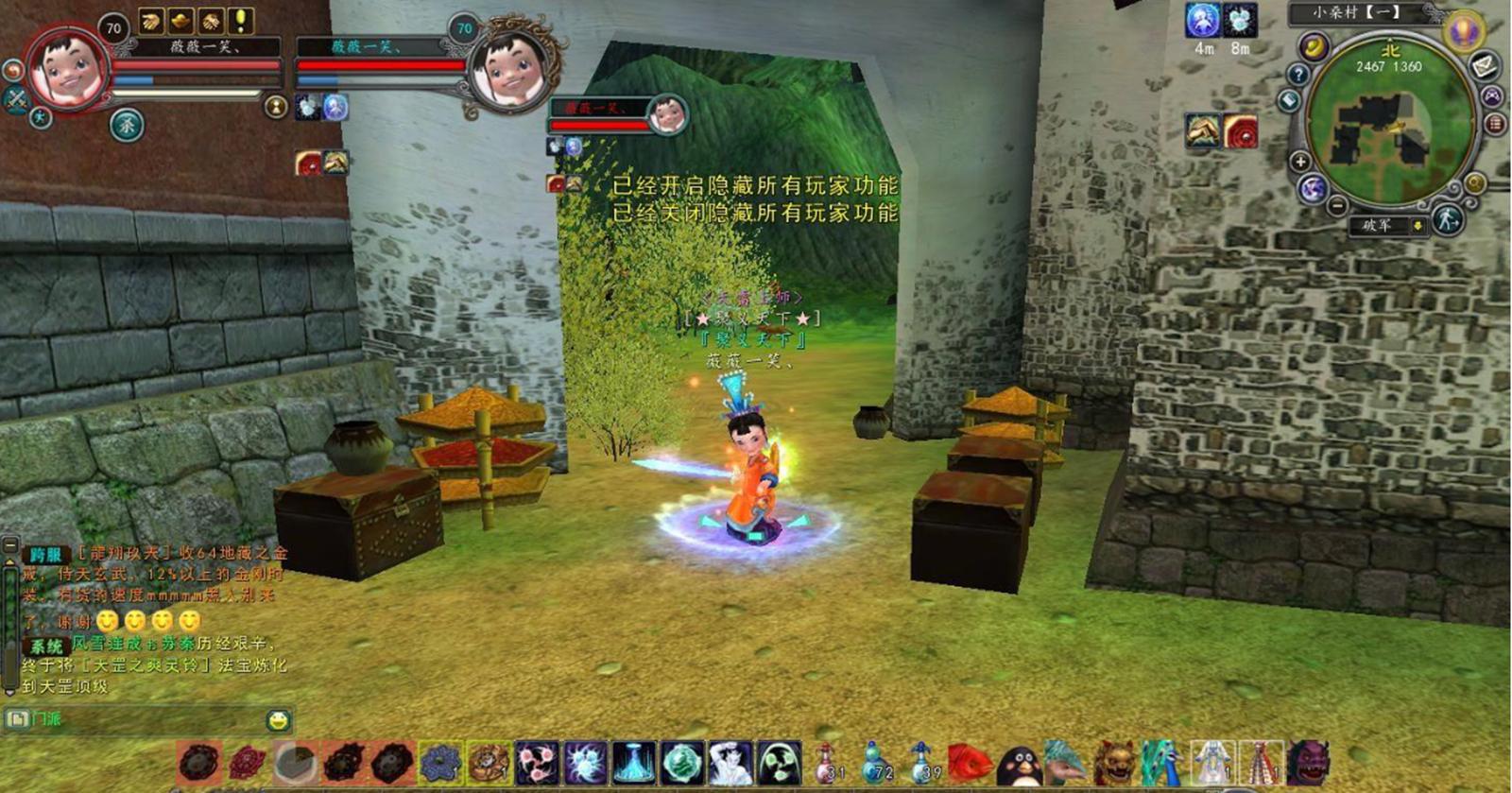The image size is (1512, 793).
Task: Open the mail envelope button by the minimap
Action: pos(1485,66)
